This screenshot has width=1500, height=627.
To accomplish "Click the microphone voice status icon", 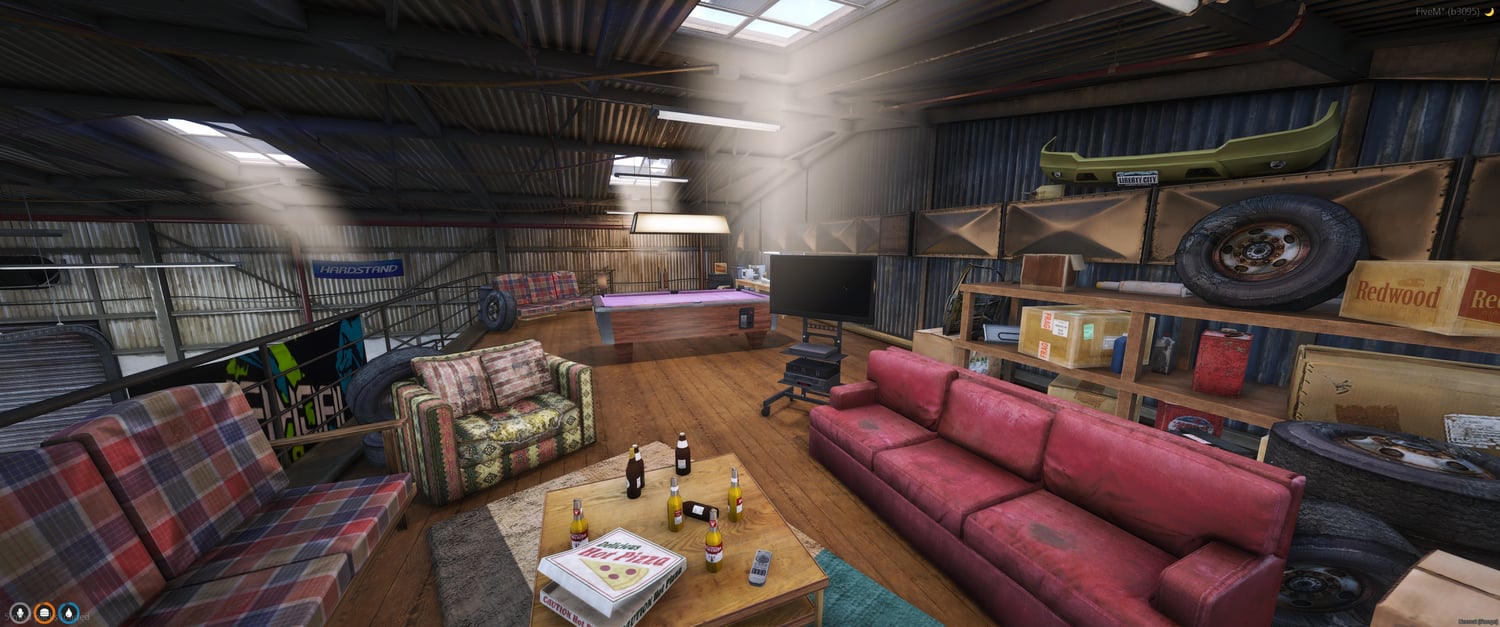I will pyautogui.click(x=20, y=612).
